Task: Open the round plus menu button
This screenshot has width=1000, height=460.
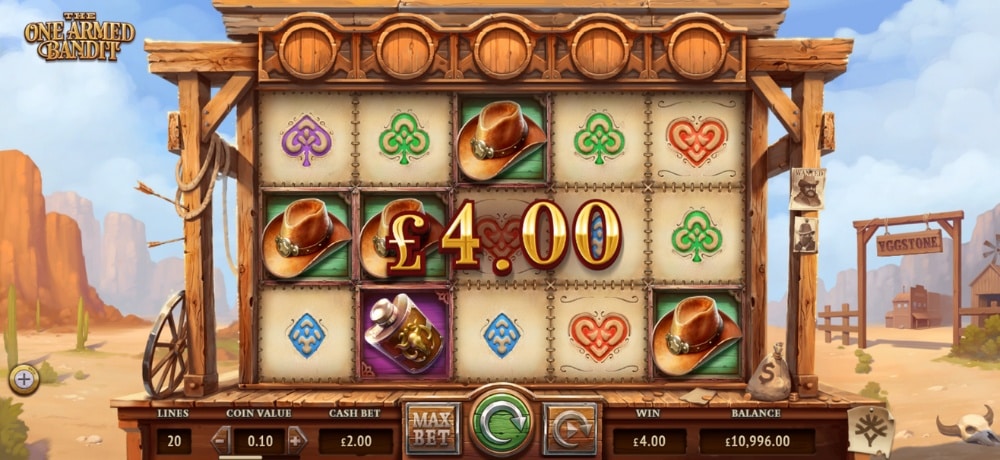Action: click(23, 379)
